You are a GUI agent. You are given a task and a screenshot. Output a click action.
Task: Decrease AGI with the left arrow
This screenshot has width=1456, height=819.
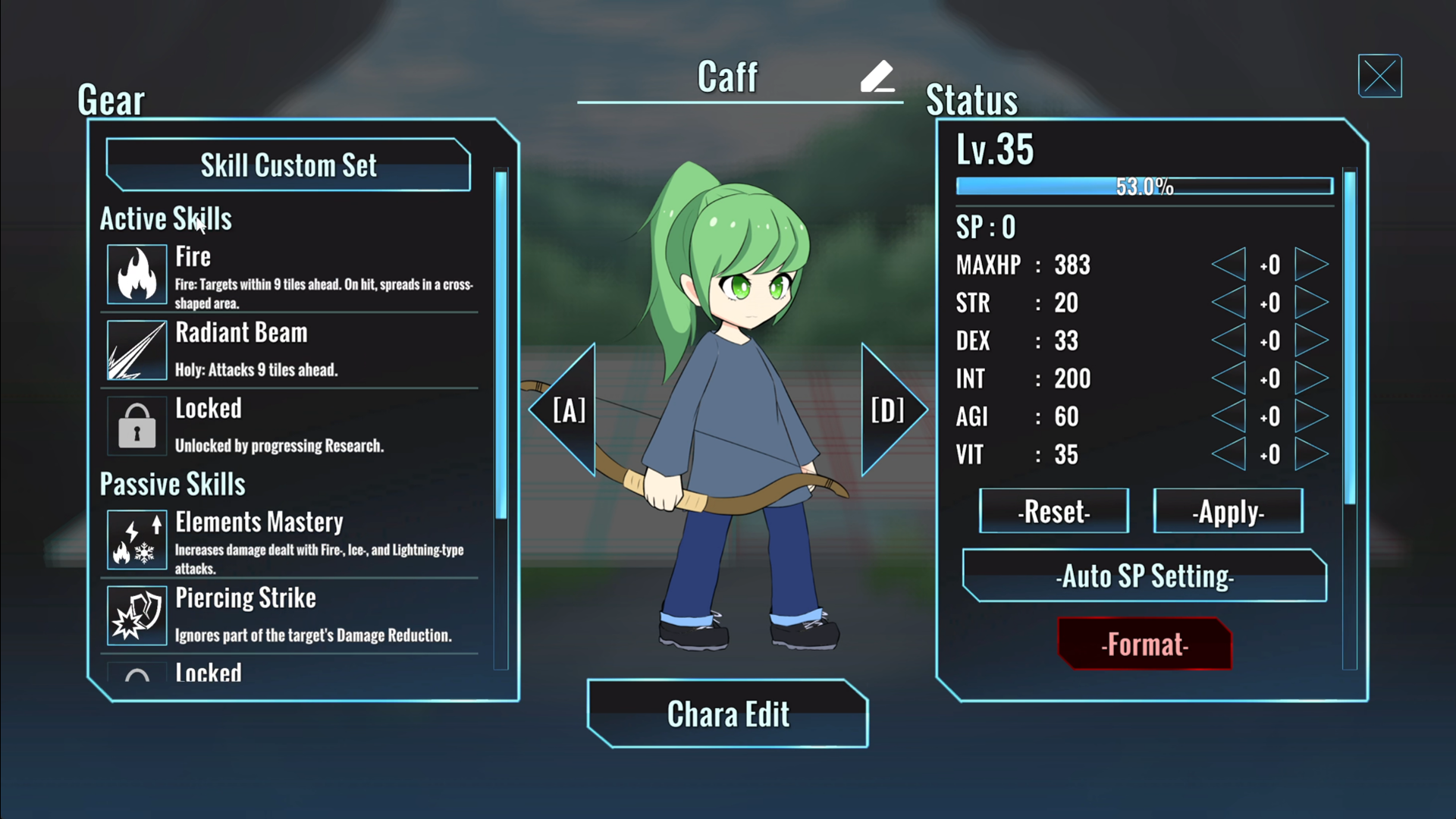point(1229,416)
